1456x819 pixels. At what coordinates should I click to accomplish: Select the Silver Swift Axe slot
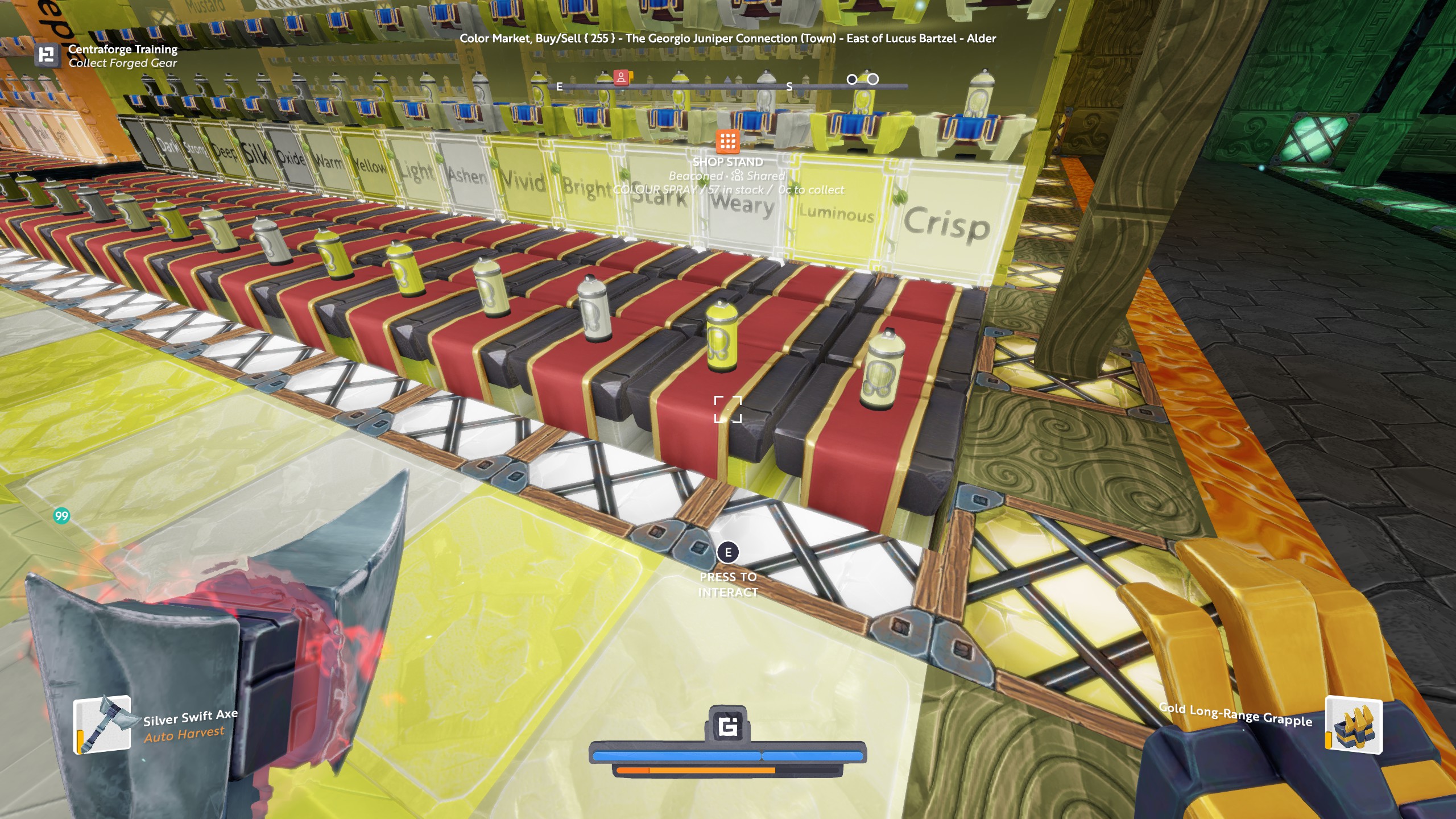point(102,725)
